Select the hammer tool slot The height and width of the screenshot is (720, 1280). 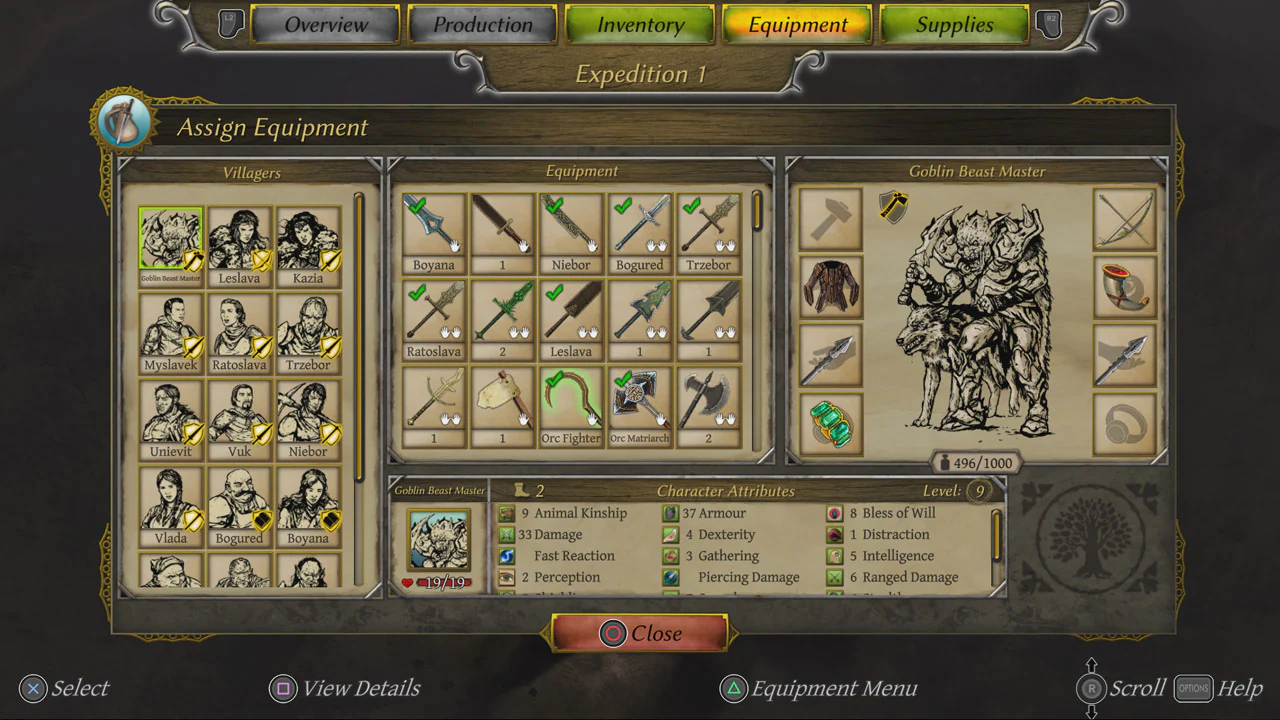pos(830,218)
